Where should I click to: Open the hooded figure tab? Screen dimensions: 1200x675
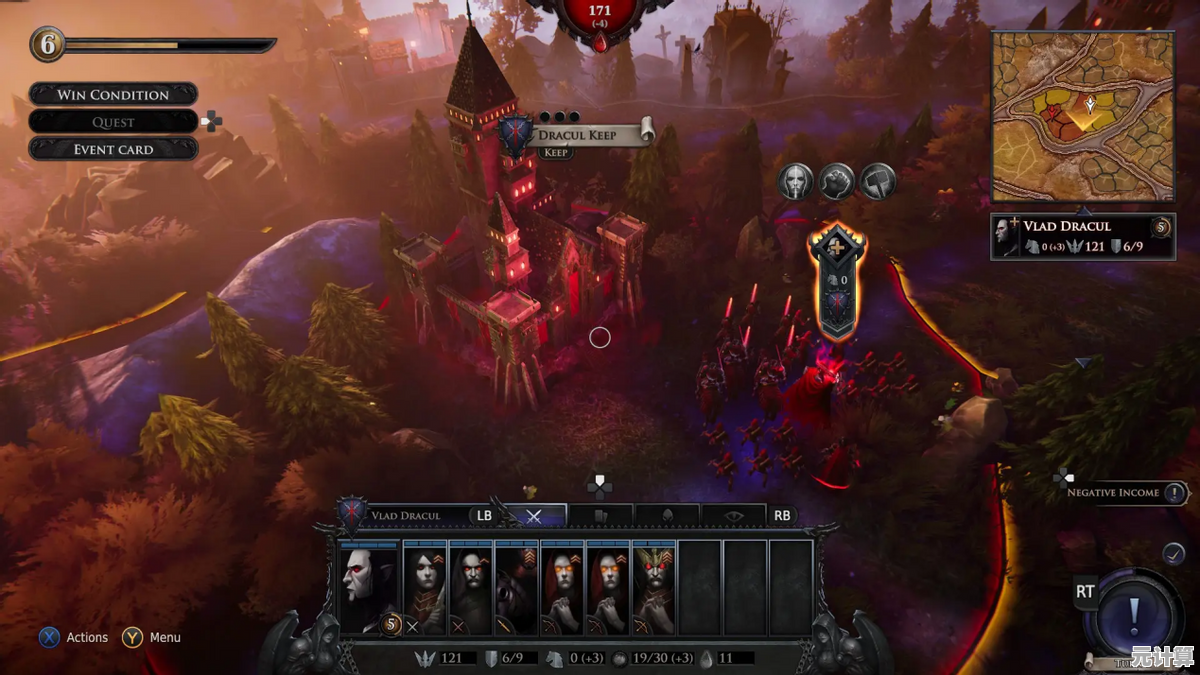pyautogui.click(x=667, y=516)
